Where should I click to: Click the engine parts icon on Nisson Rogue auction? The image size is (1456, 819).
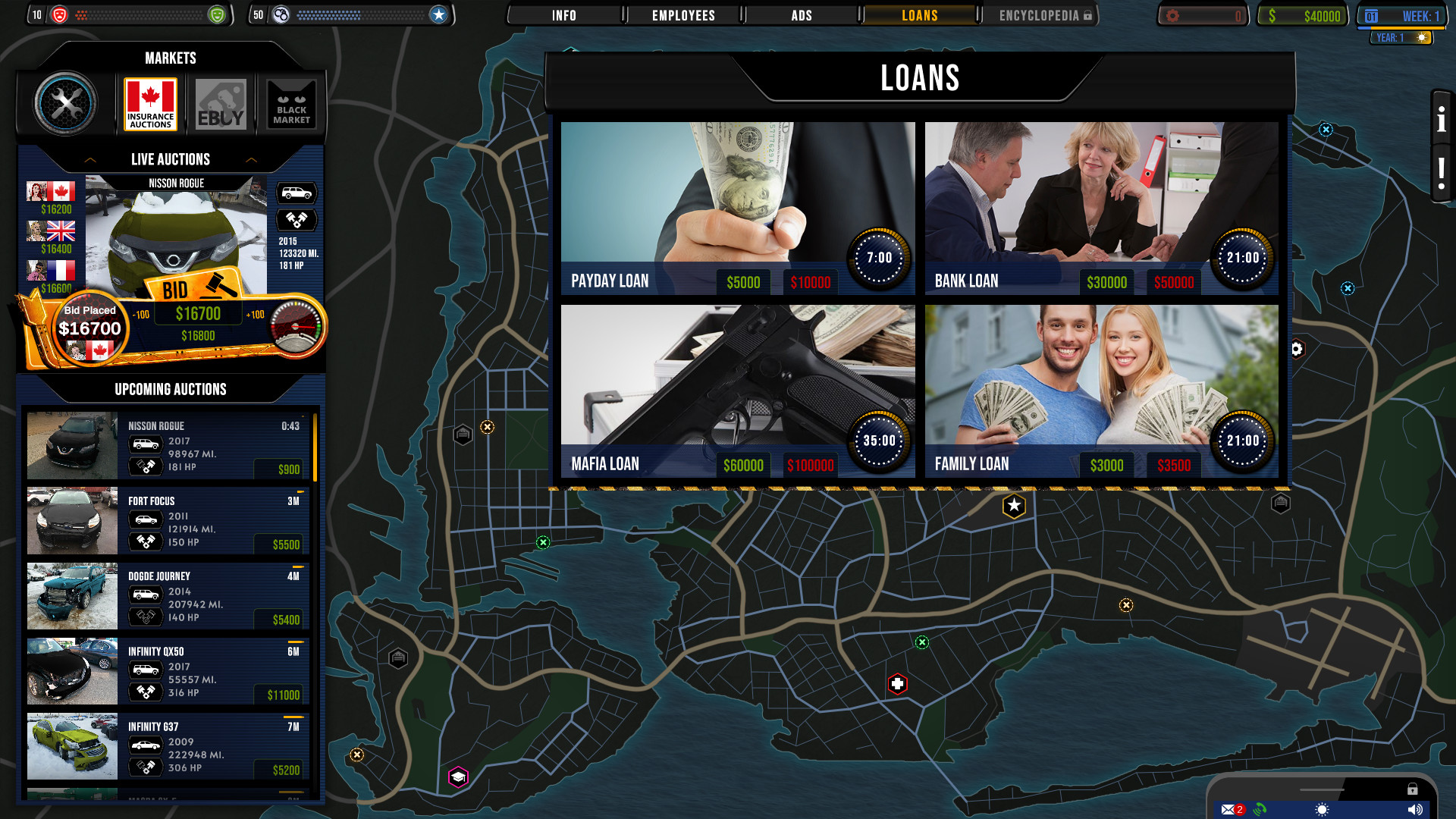point(298,221)
